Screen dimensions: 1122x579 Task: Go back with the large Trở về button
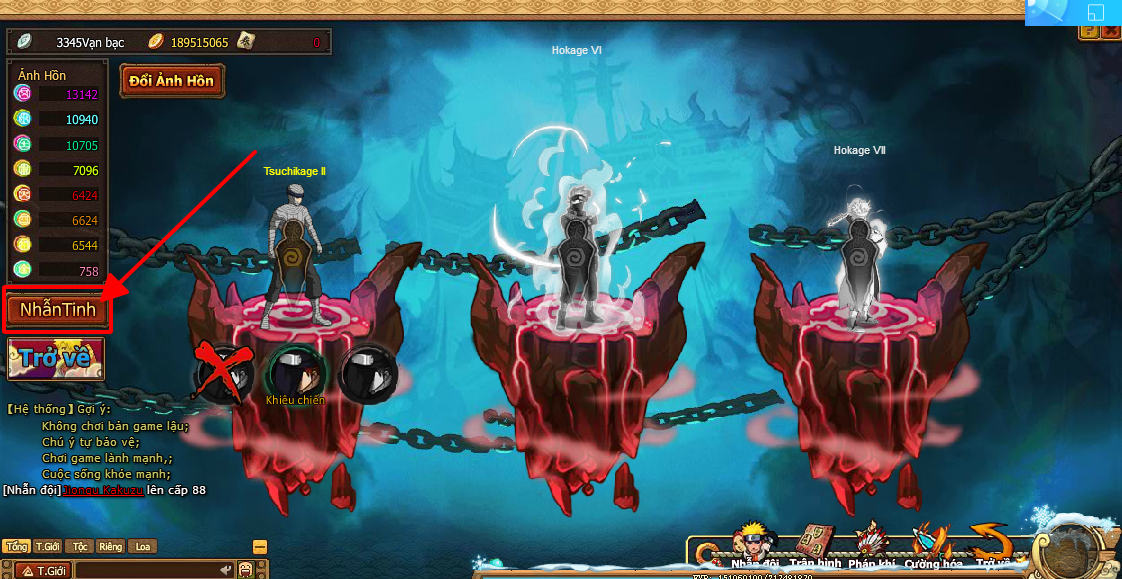[x=56, y=358]
